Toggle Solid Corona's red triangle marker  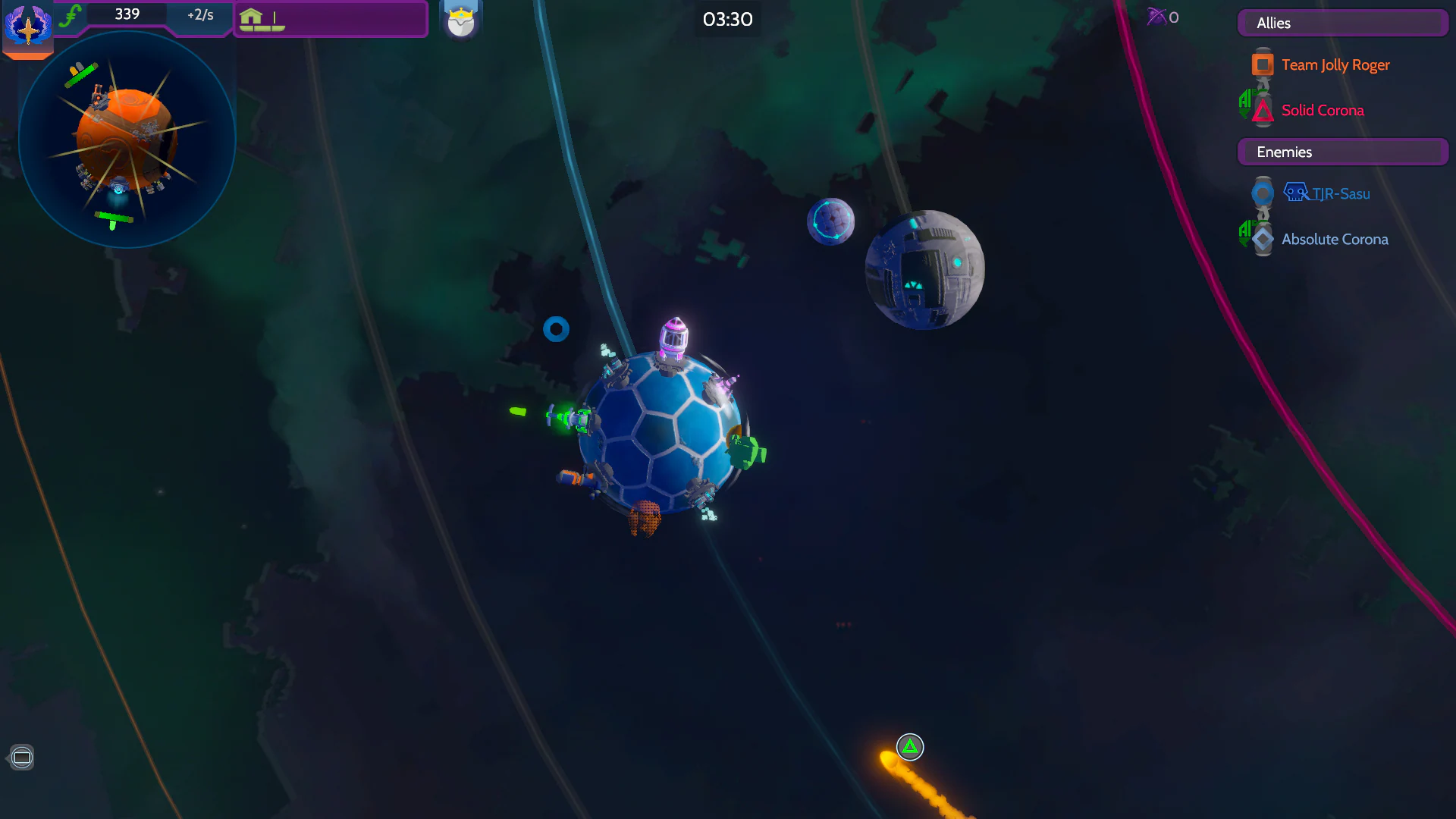pos(1261,111)
